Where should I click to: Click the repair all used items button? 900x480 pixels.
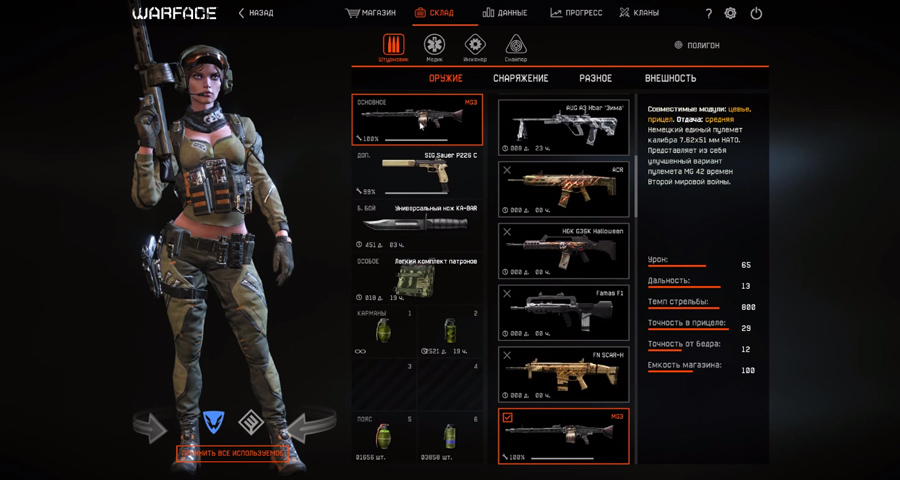(232, 453)
